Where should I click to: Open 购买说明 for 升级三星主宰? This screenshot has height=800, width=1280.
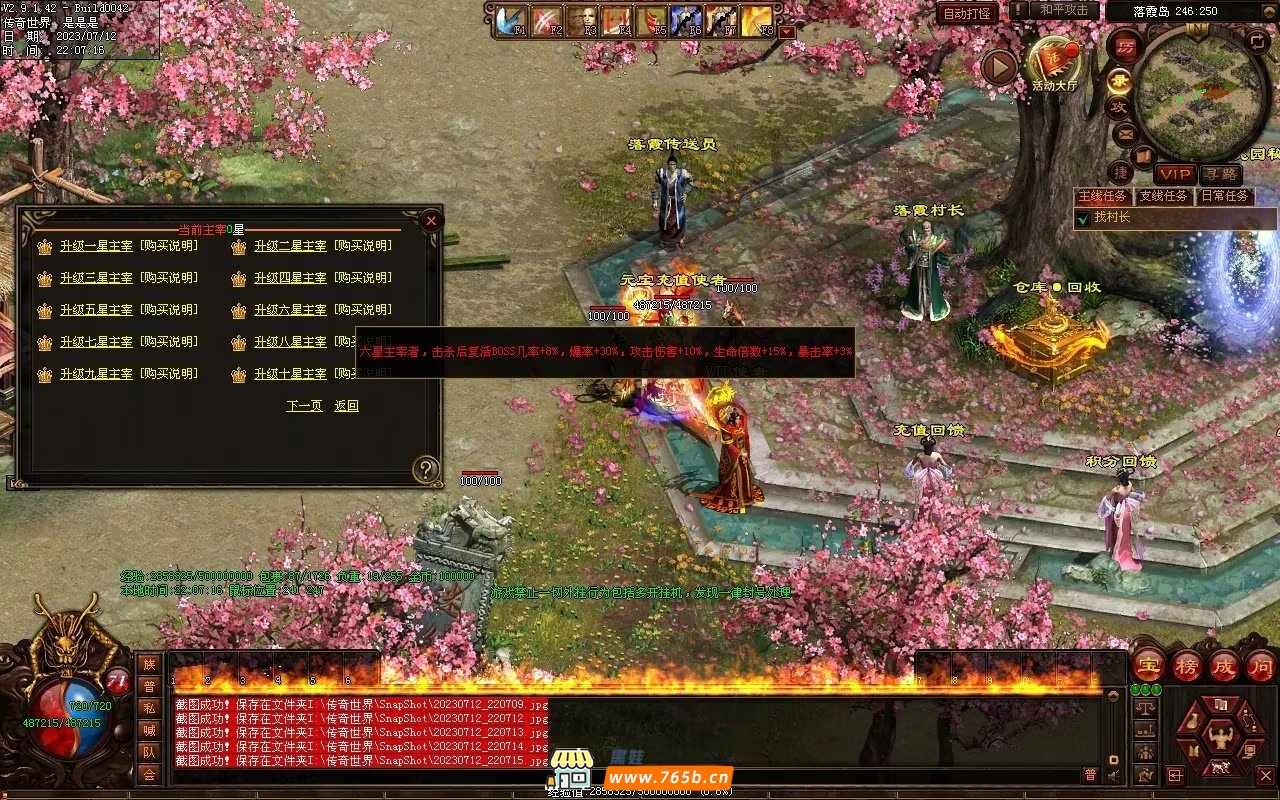click(168, 278)
